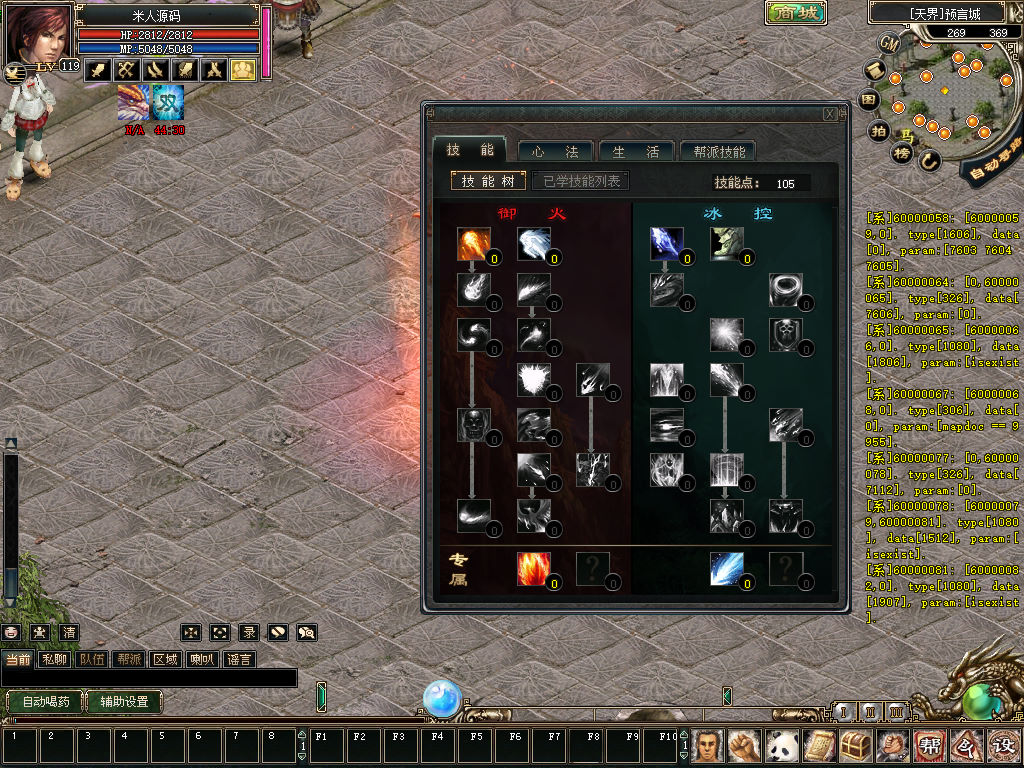Screen dimensions: 1024x768
Task: Pick the blue ice shard exclusive skill
Action: tap(727, 569)
